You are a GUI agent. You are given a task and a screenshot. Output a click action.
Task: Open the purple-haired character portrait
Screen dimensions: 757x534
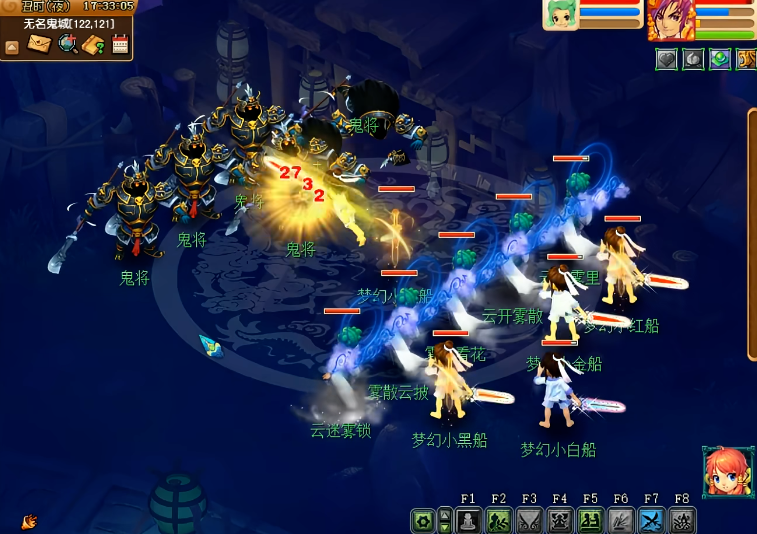pyautogui.click(x=670, y=18)
